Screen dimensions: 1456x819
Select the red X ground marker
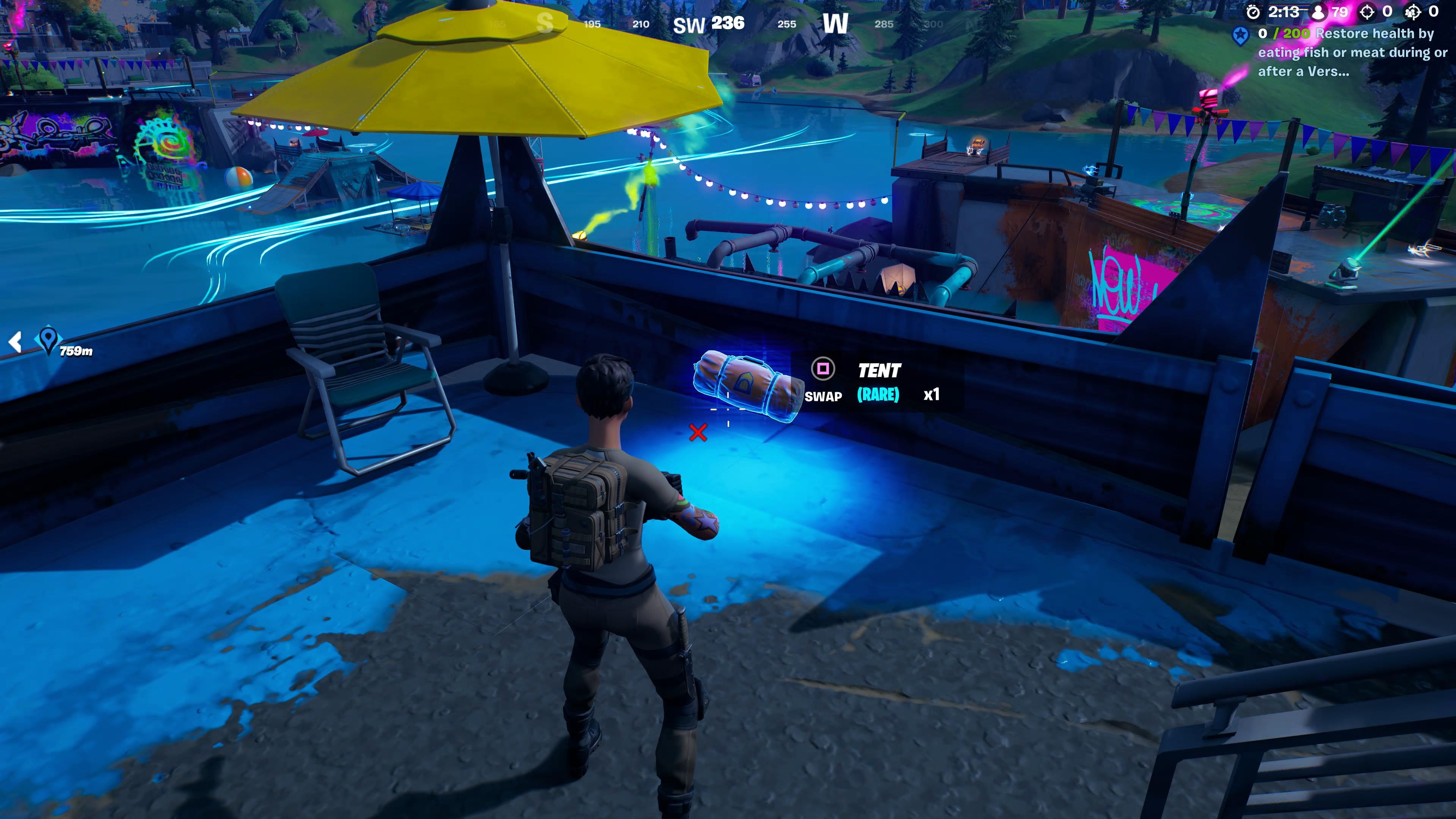698,433
